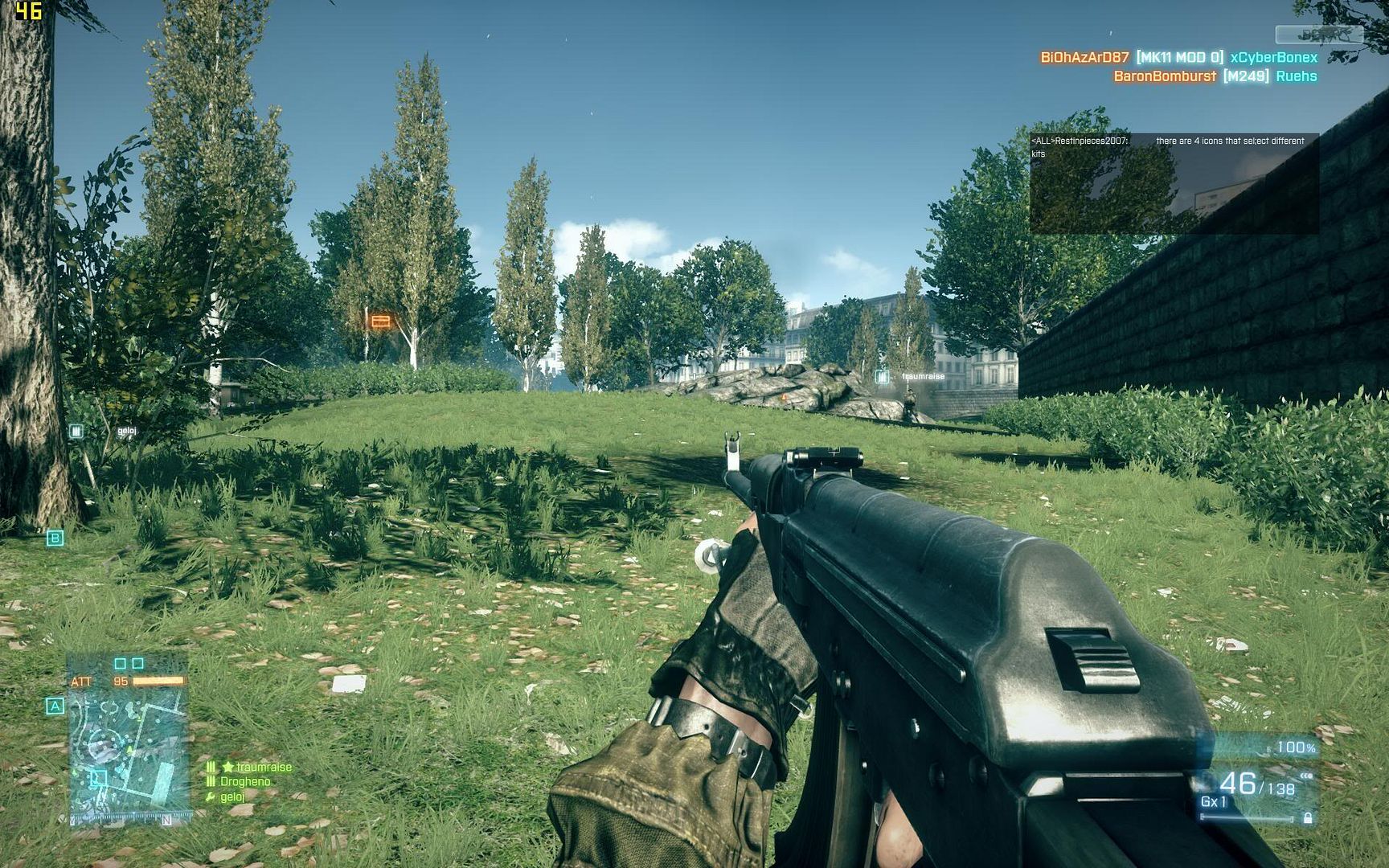Click the compass strip below the minimap

coord(129,819)
